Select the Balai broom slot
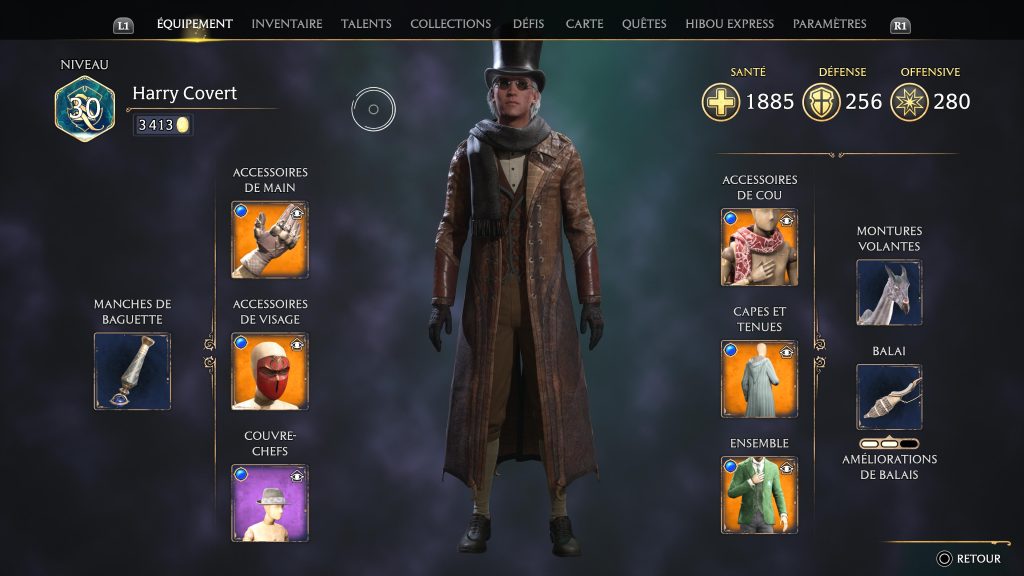Screen dimensions: 1024x576 click(889, 397)
